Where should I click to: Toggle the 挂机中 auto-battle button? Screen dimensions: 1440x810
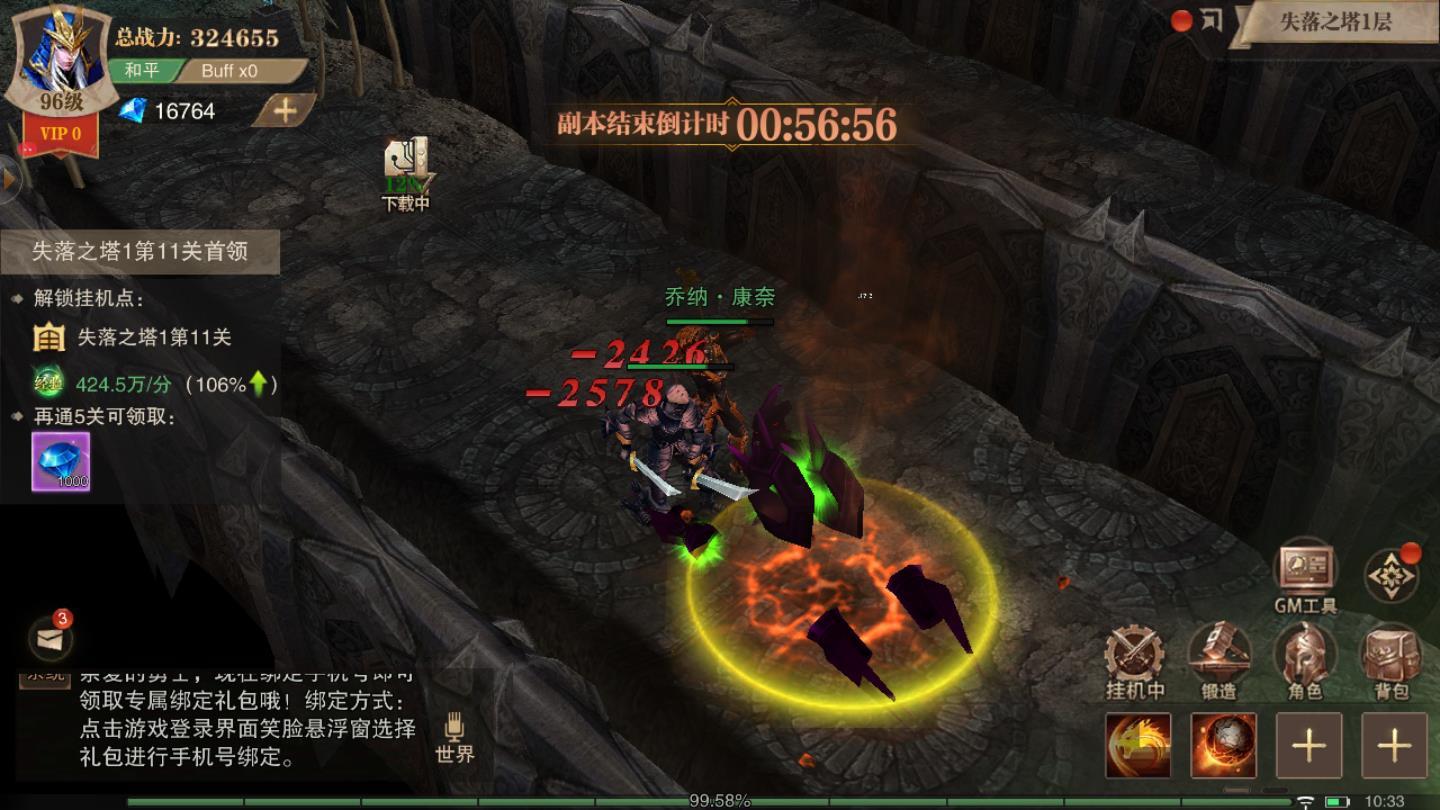click(1136, 659)
